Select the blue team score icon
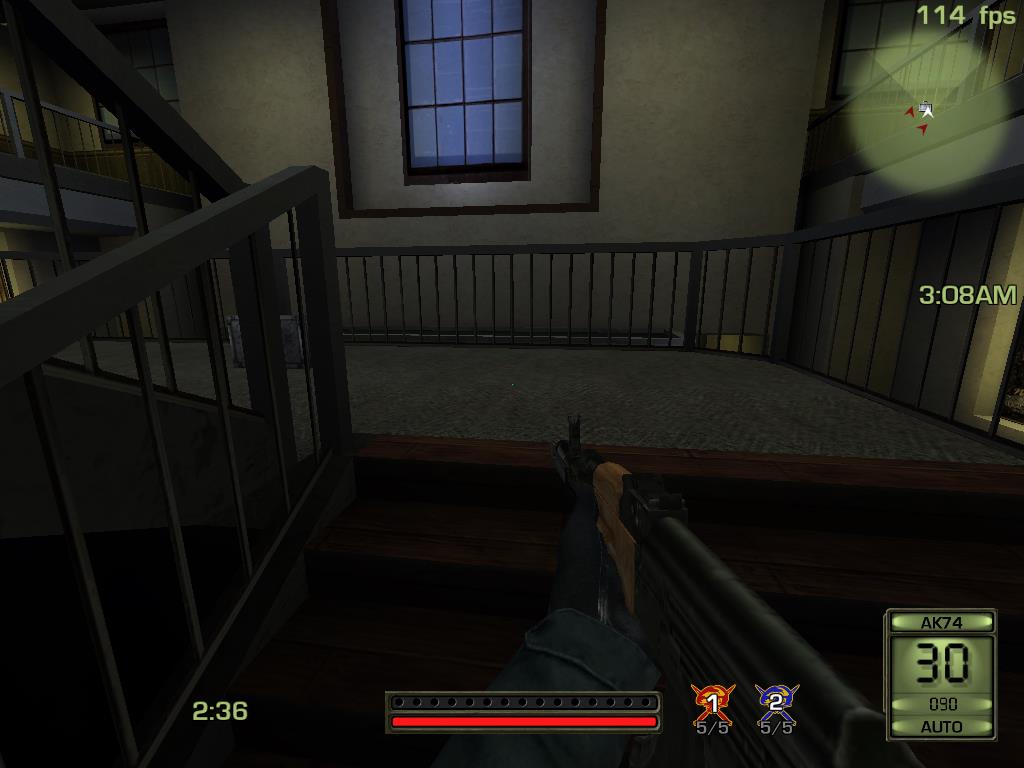 776,702
